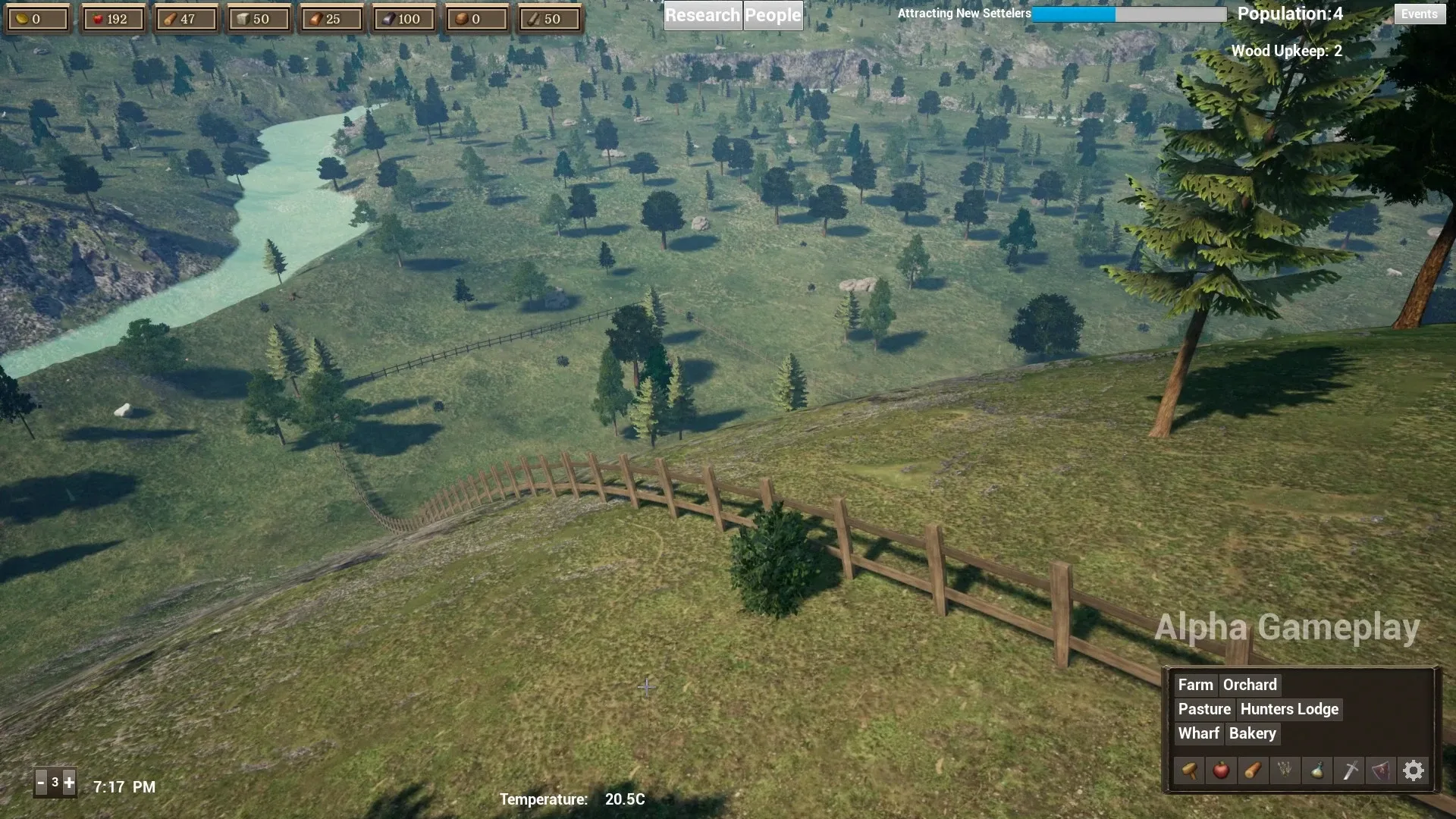Image resolution: width=1456 pixels, height=819 pixels.
Task: Increase game speed with the plus control
Action: [69, 782]
